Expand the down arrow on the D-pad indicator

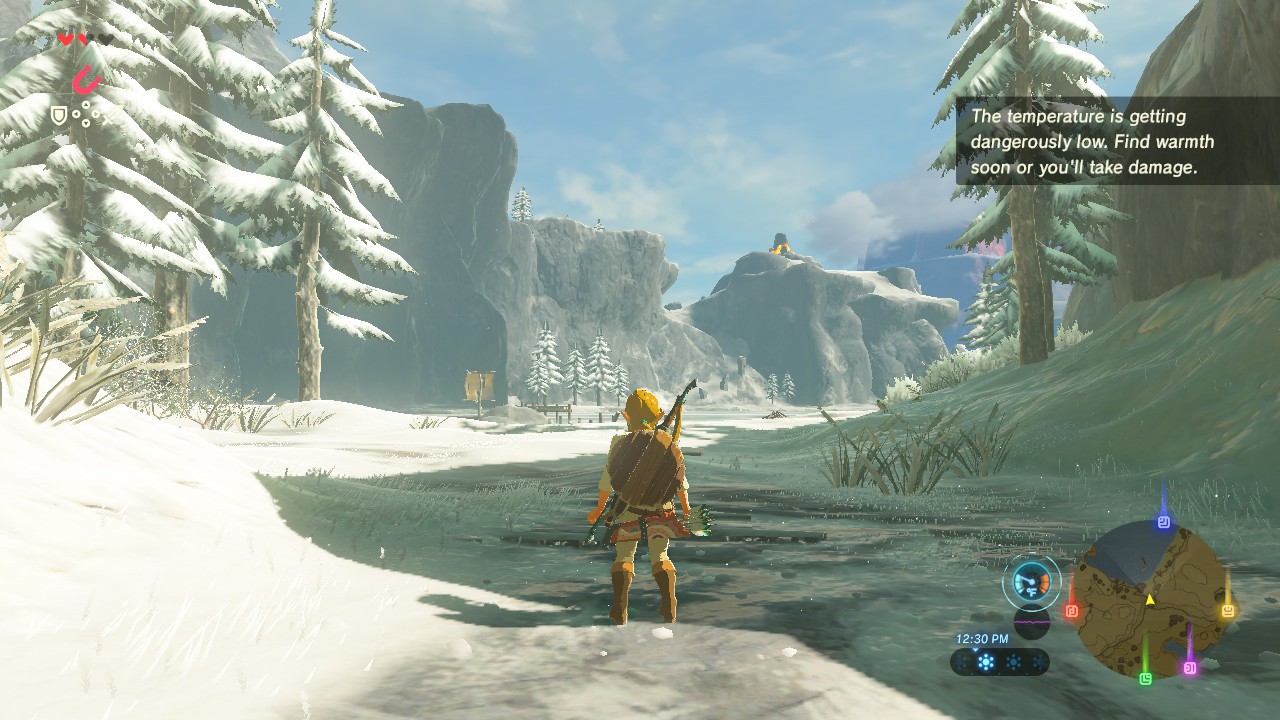tap(85, 122)
